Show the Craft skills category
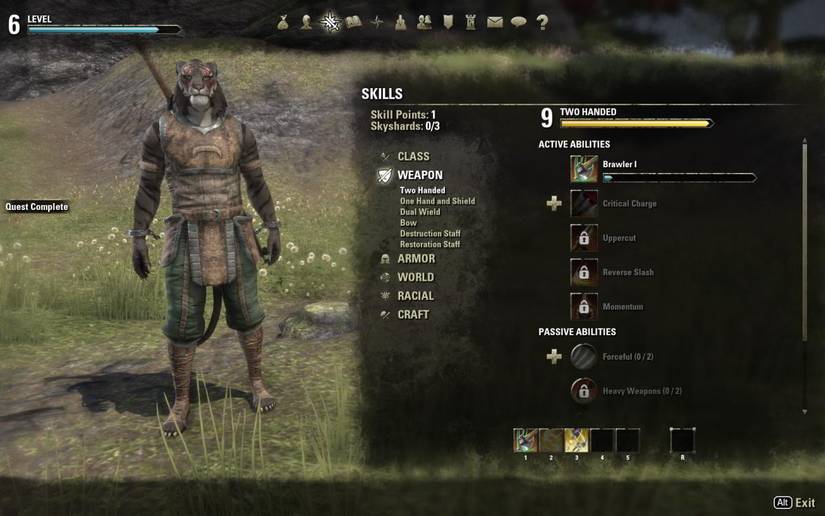Image resolution: width=825 pixels, height=516 pixels. pos(412,314)
